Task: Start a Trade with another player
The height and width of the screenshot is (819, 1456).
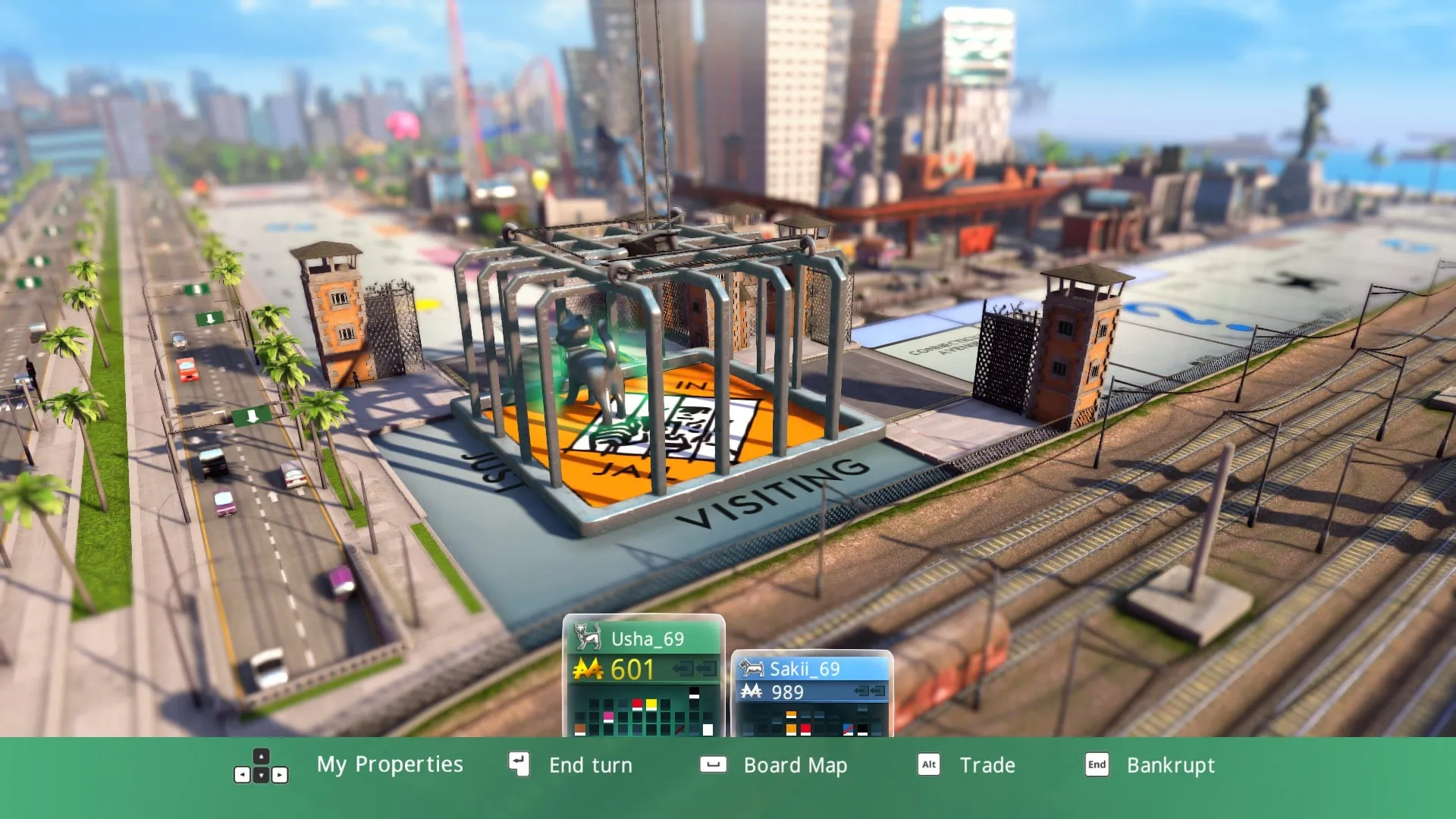Action: (987, 765)
